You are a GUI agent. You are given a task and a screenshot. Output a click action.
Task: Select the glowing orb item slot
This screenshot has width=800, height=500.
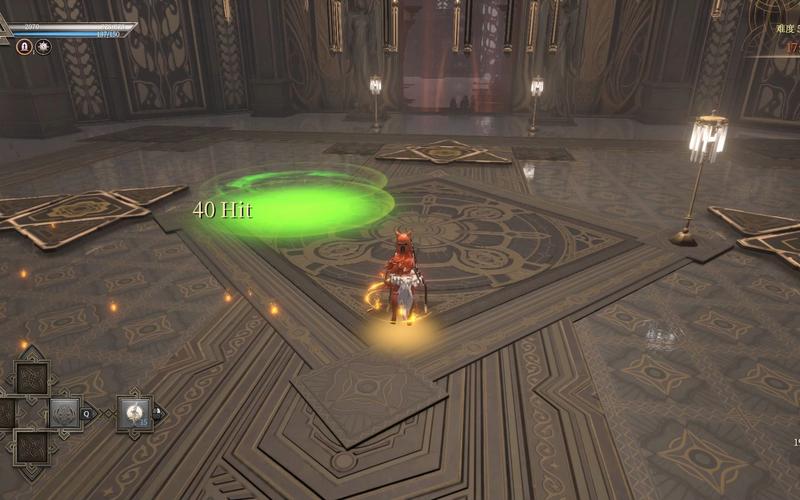pos(133,411)
